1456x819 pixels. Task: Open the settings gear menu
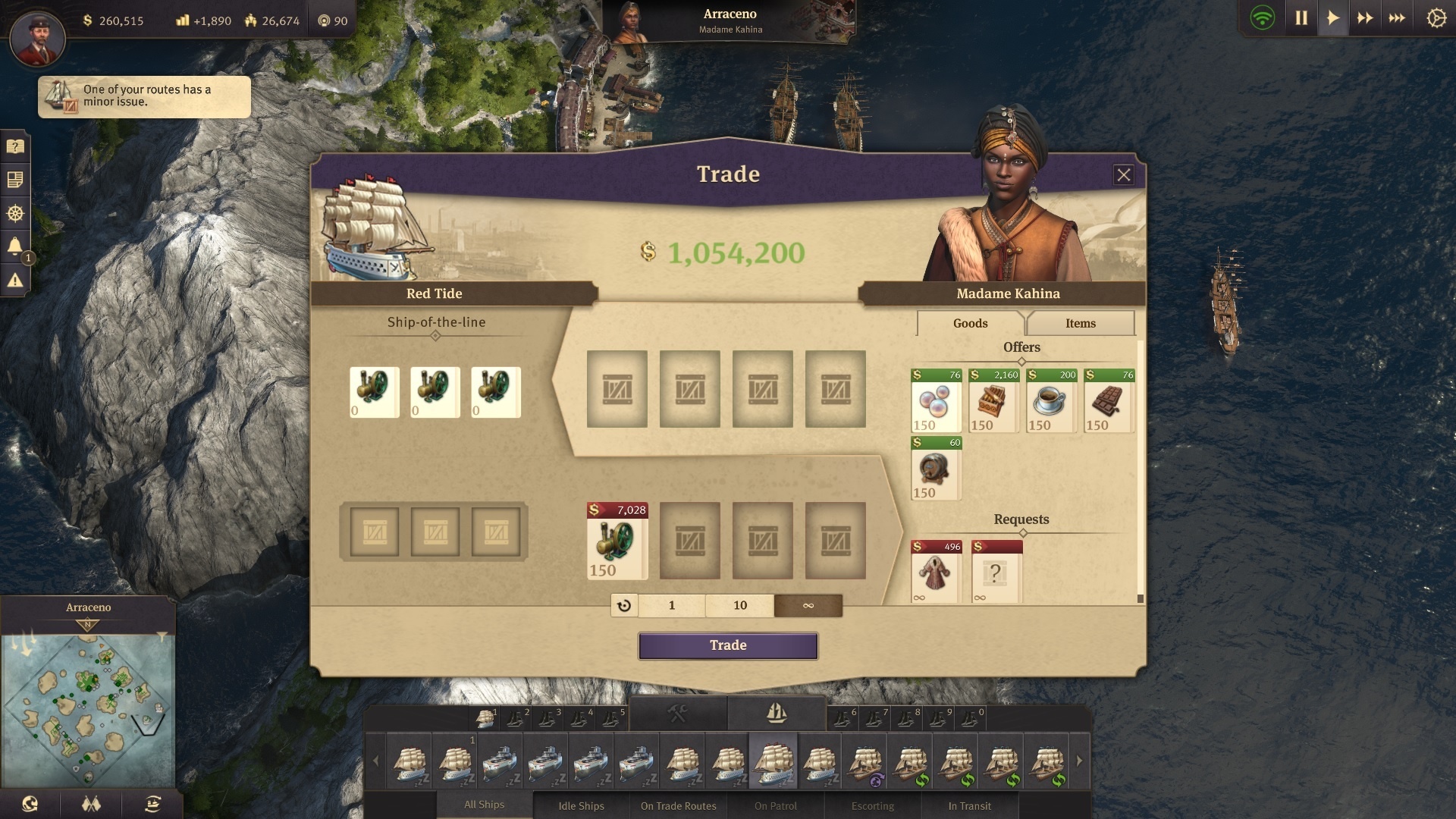coord(1436,18)
